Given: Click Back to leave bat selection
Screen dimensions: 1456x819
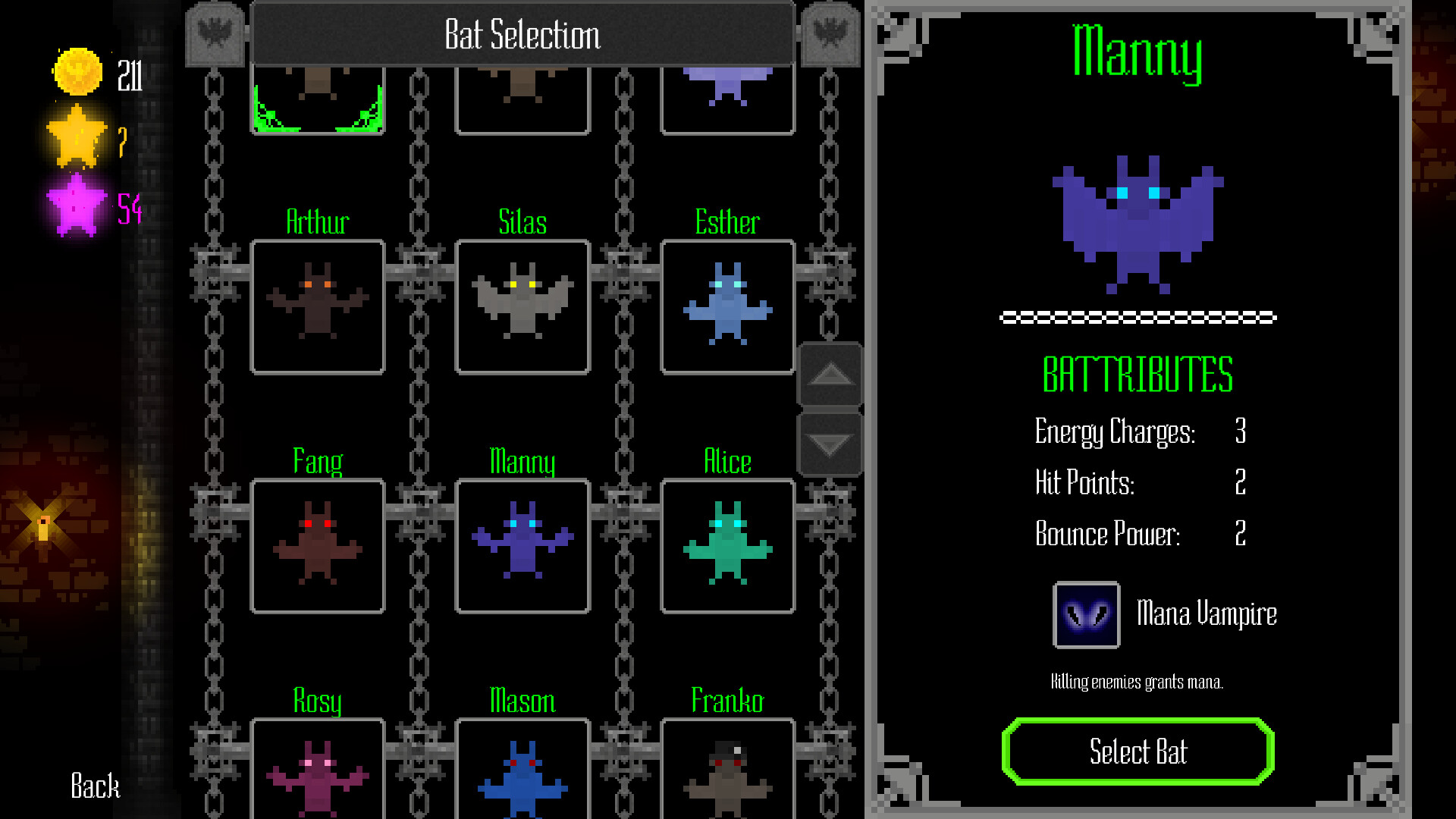Looking at the screenshot, I should click(x=94, y=787).
